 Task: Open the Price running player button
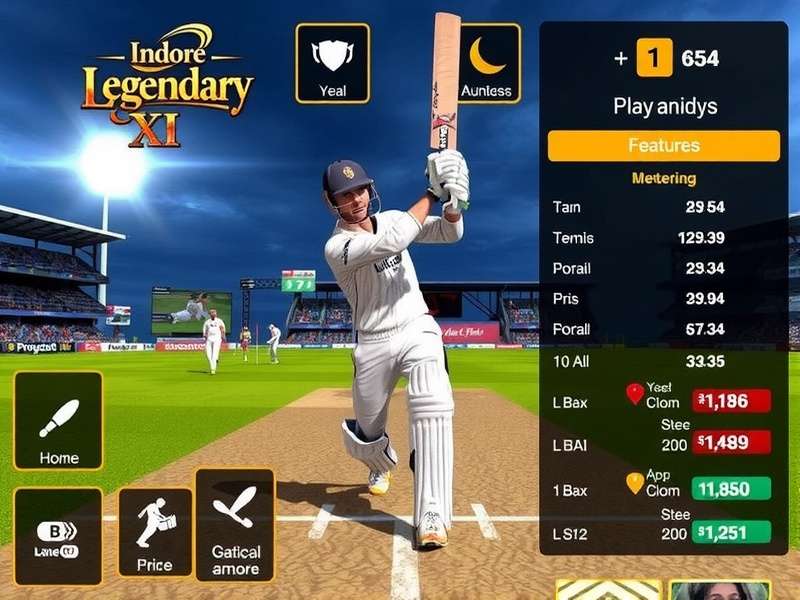click(155, 532)
